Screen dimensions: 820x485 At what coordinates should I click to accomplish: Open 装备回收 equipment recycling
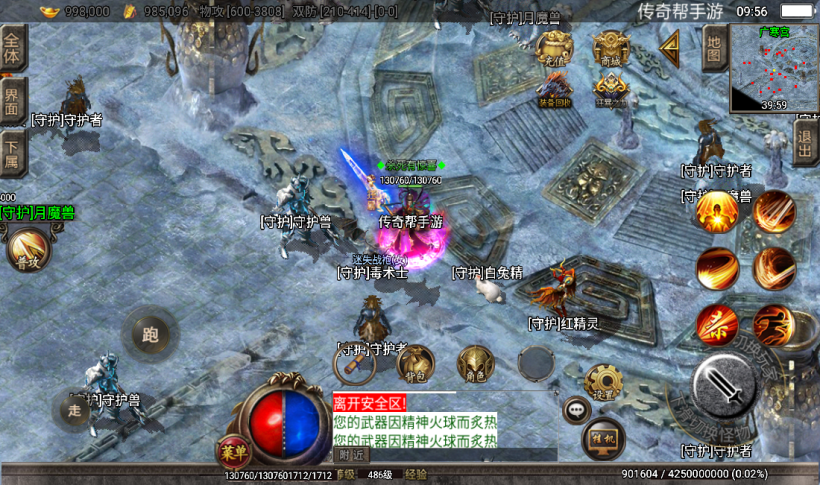[555, 90]
